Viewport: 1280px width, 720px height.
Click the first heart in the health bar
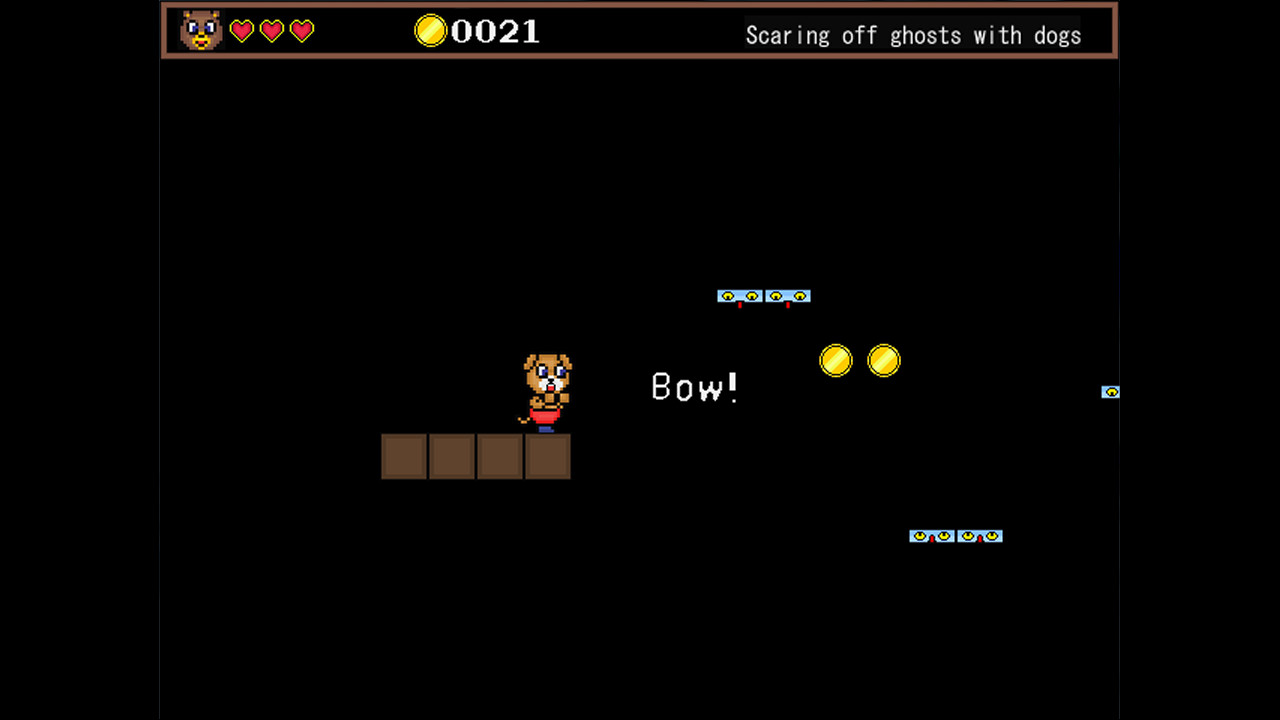coord(240,31)
